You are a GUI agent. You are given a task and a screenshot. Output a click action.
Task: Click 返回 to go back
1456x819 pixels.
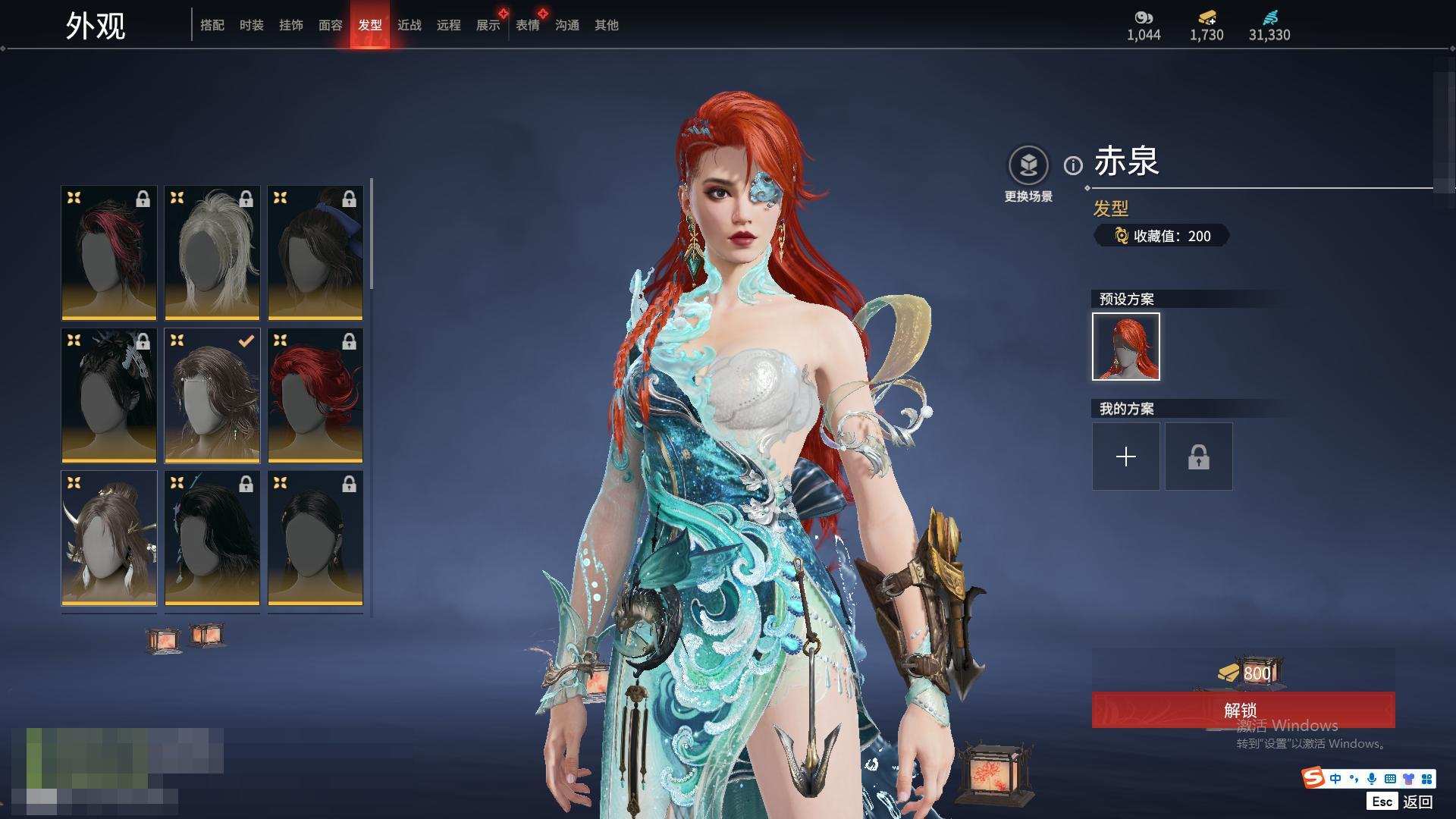tap(1417, 802)
